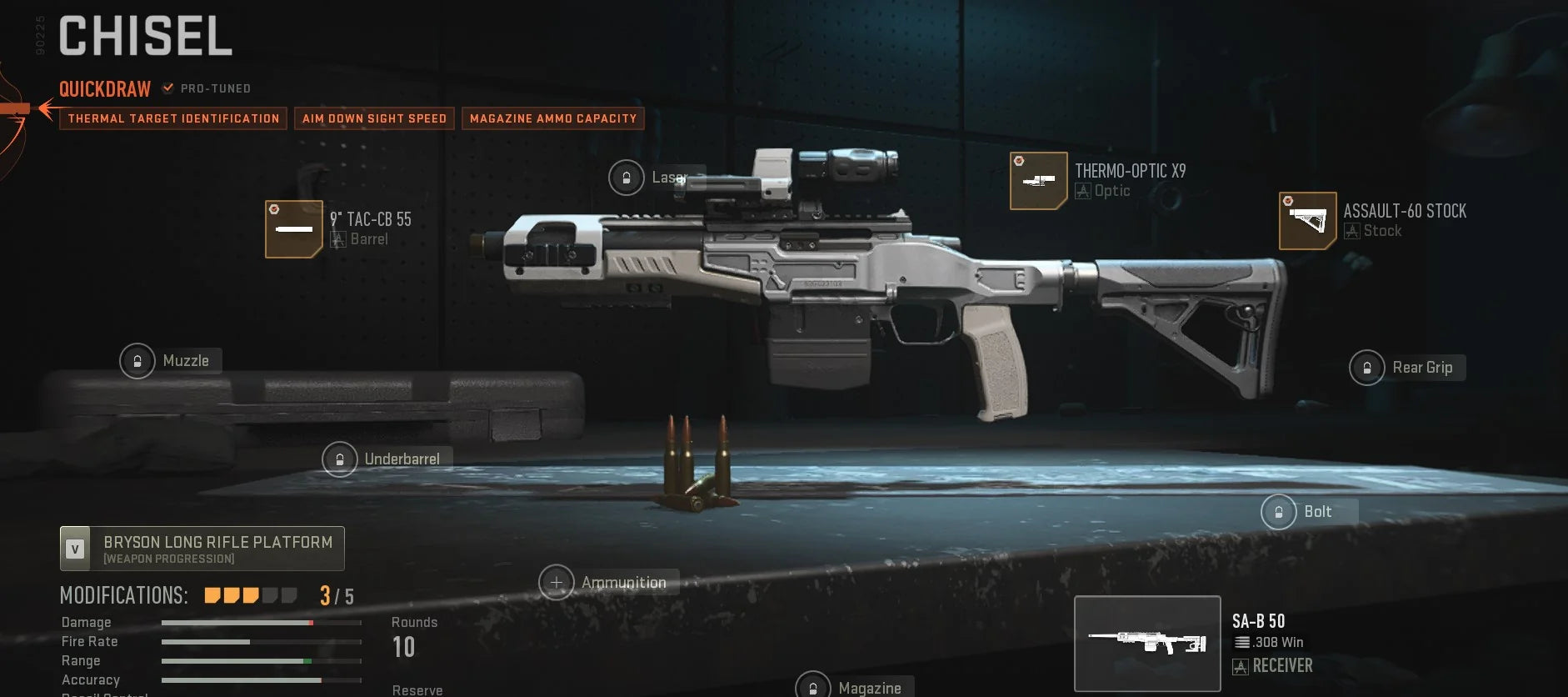This screenshot has width=1568, height=697.
Task: Open Bryson Long Rifle Platform weapon progression
Action: click(x=202, y=549)
